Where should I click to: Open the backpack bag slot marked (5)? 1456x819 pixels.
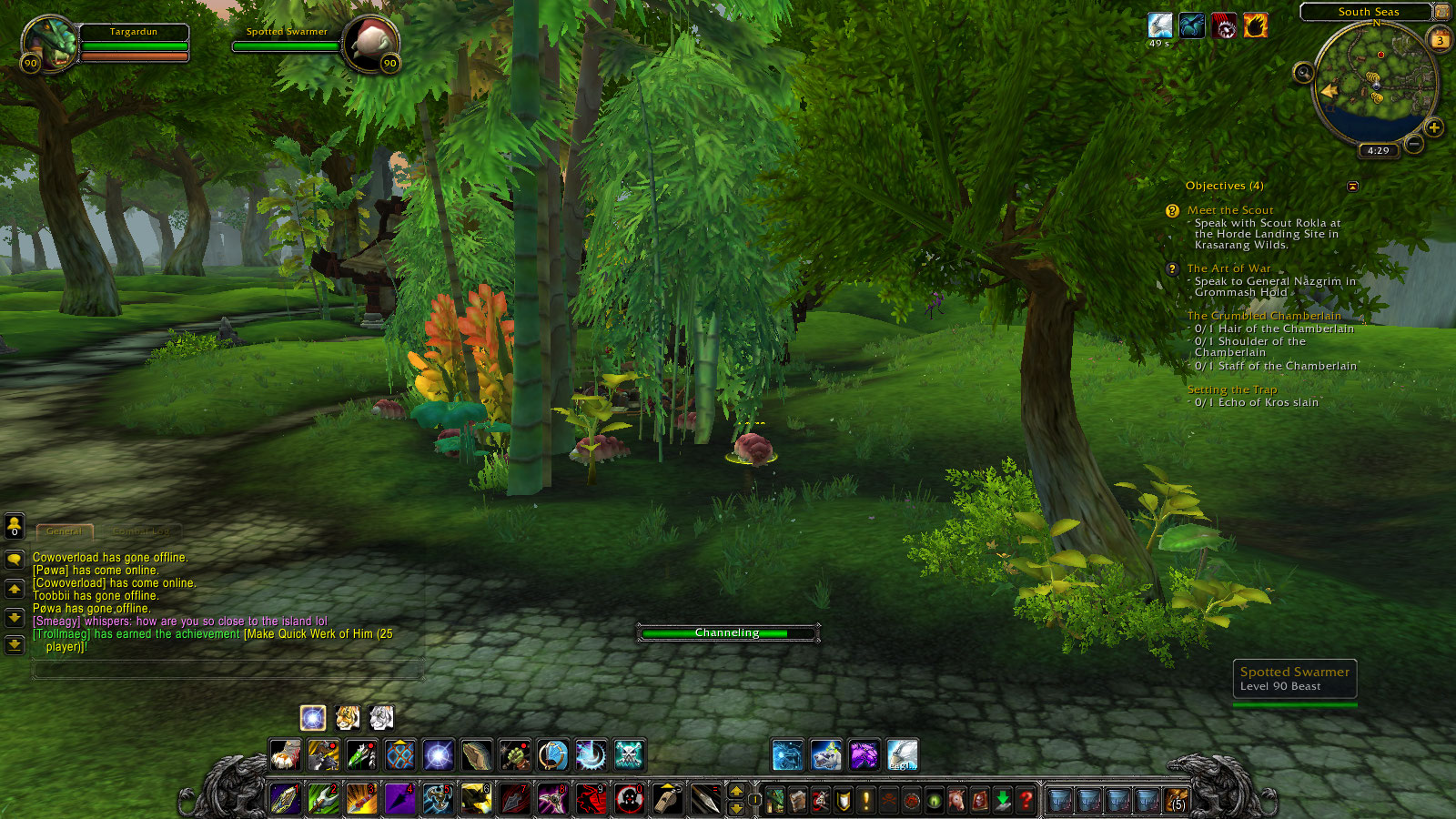point(1177,800)
